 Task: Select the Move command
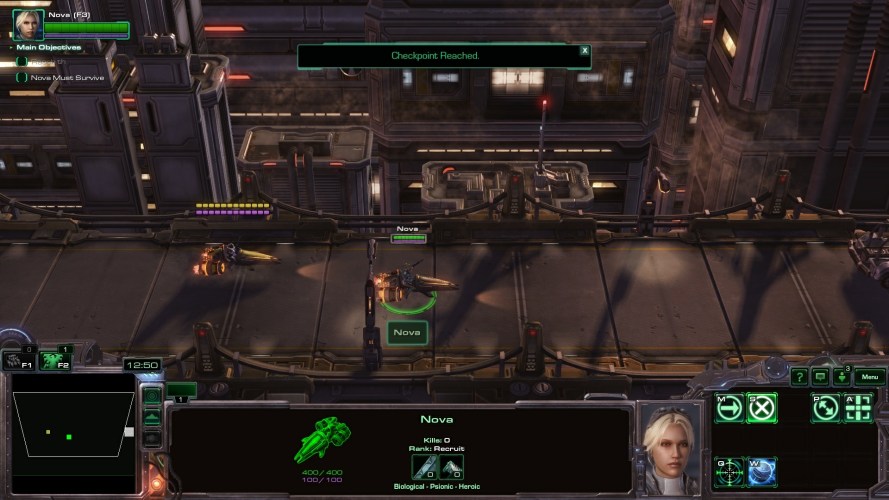729,407
